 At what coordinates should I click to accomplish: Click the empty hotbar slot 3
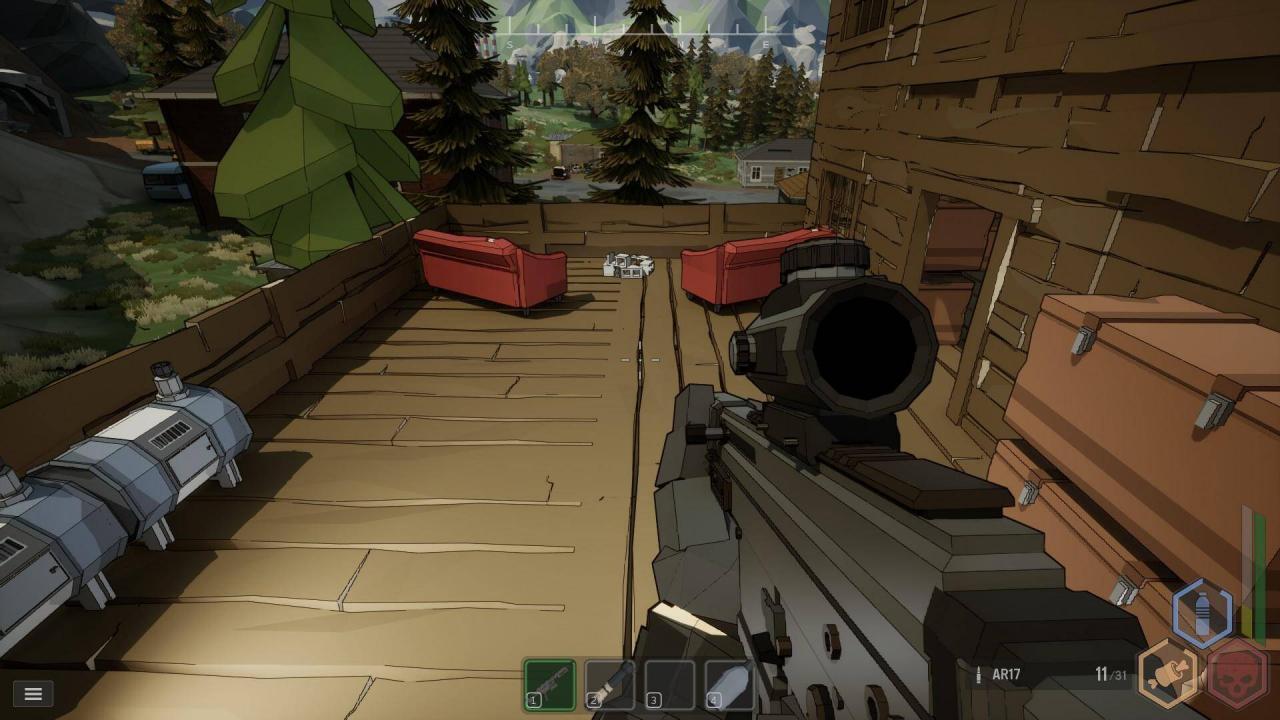[x=668, y=685]
